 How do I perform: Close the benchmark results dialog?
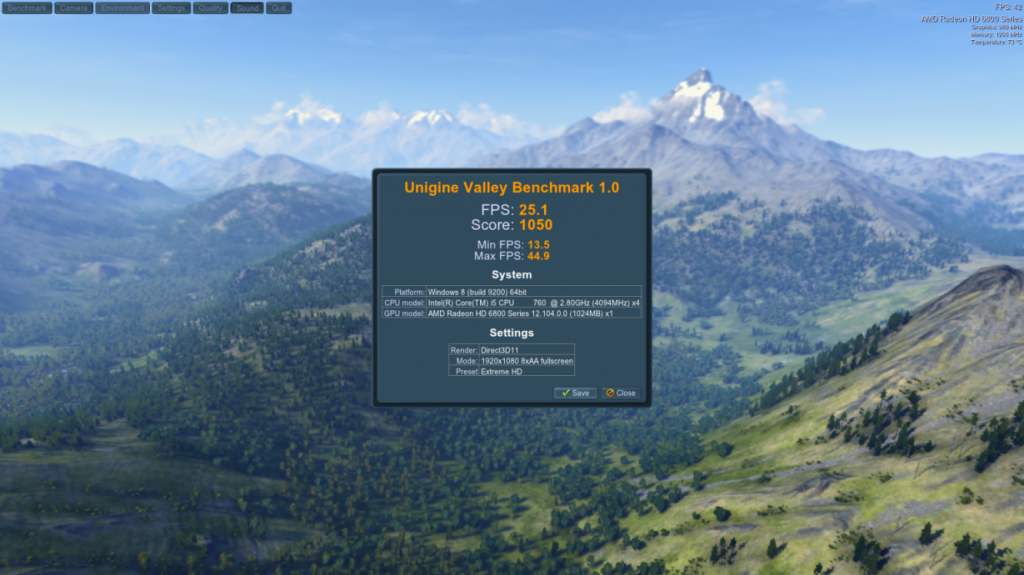click(x=620, y=393)
